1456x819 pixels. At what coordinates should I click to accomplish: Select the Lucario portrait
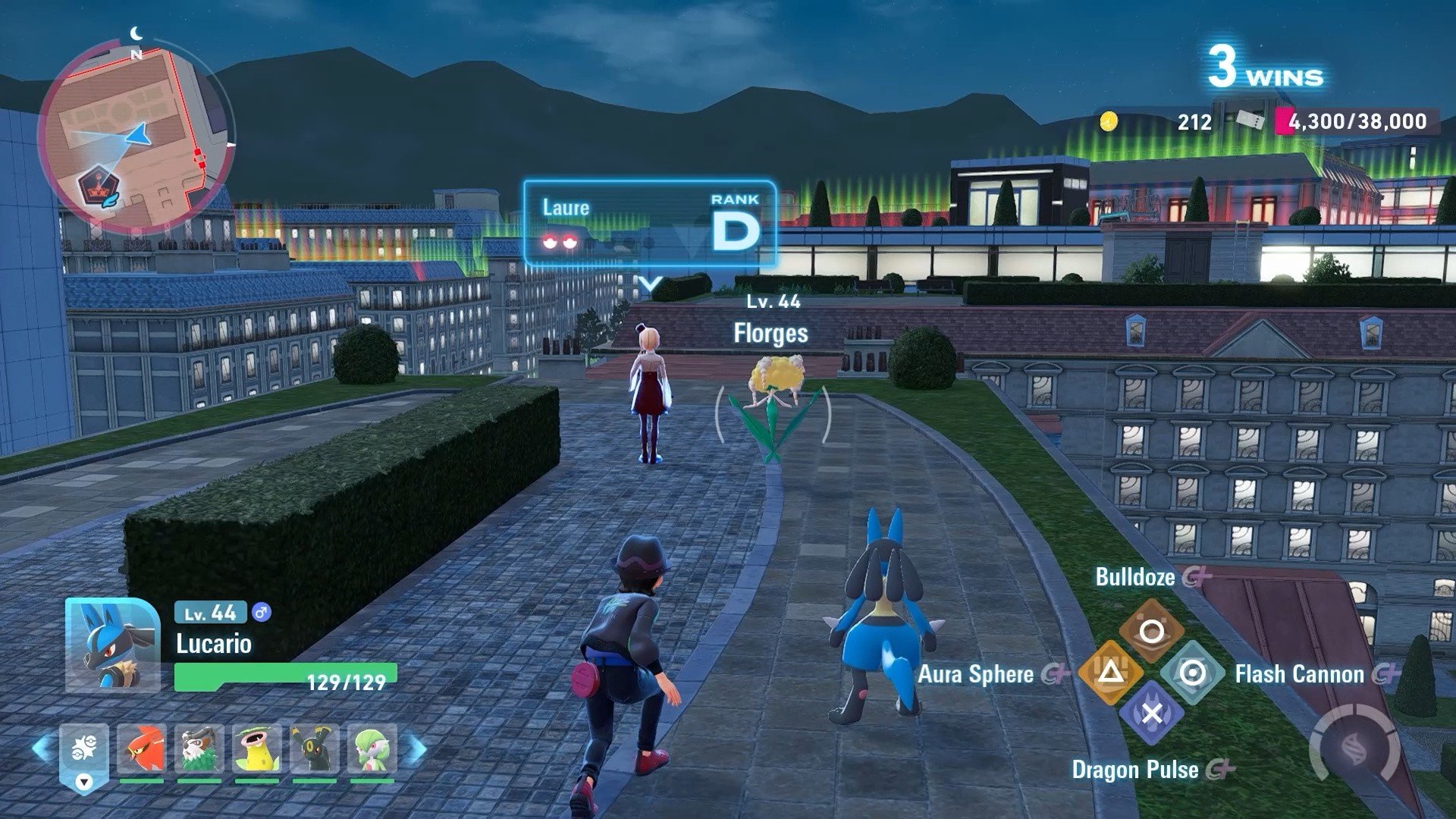click(112, 645)
